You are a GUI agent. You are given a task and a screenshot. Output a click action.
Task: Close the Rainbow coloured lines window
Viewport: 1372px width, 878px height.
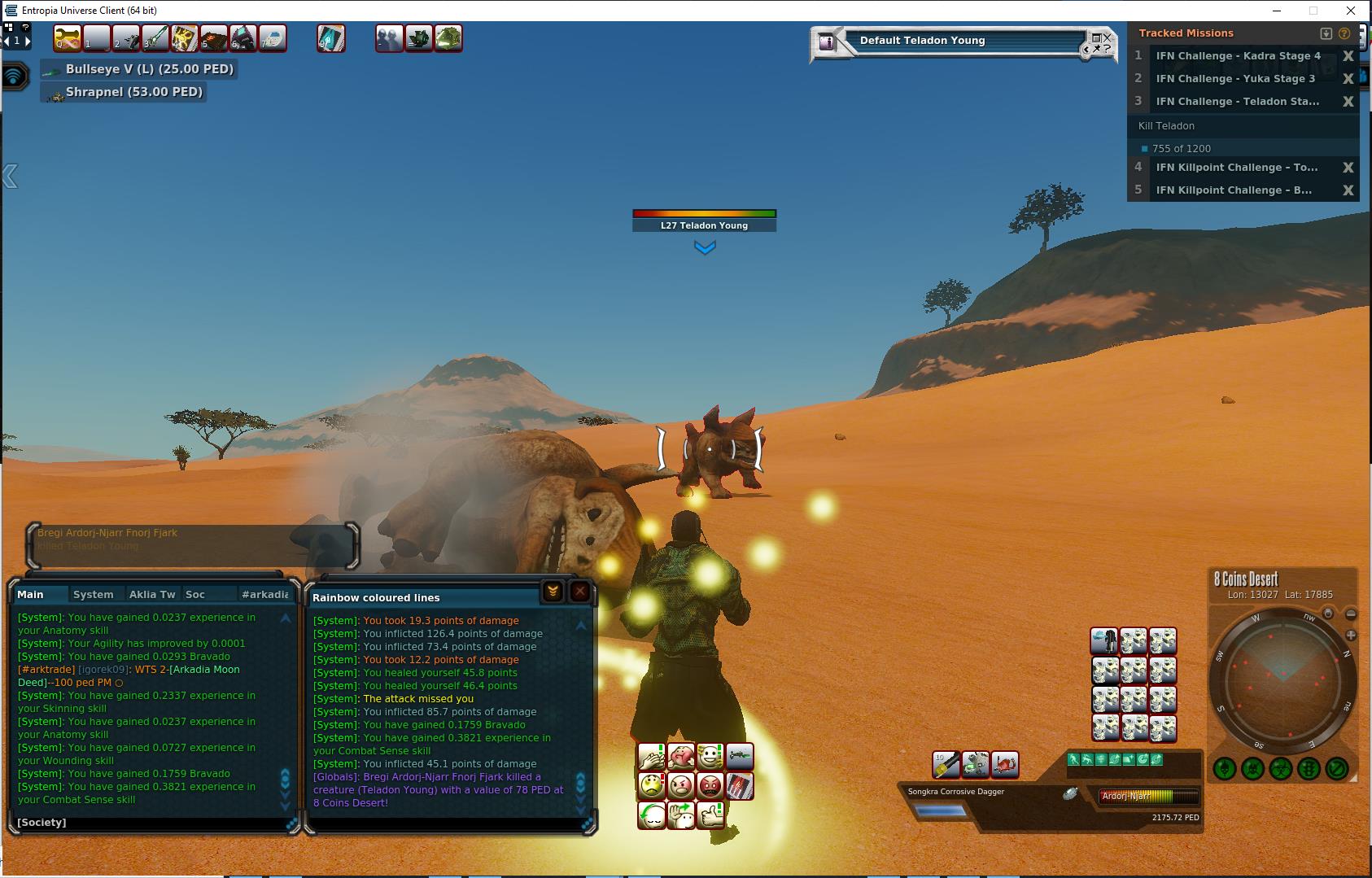[x=580, y=592]
